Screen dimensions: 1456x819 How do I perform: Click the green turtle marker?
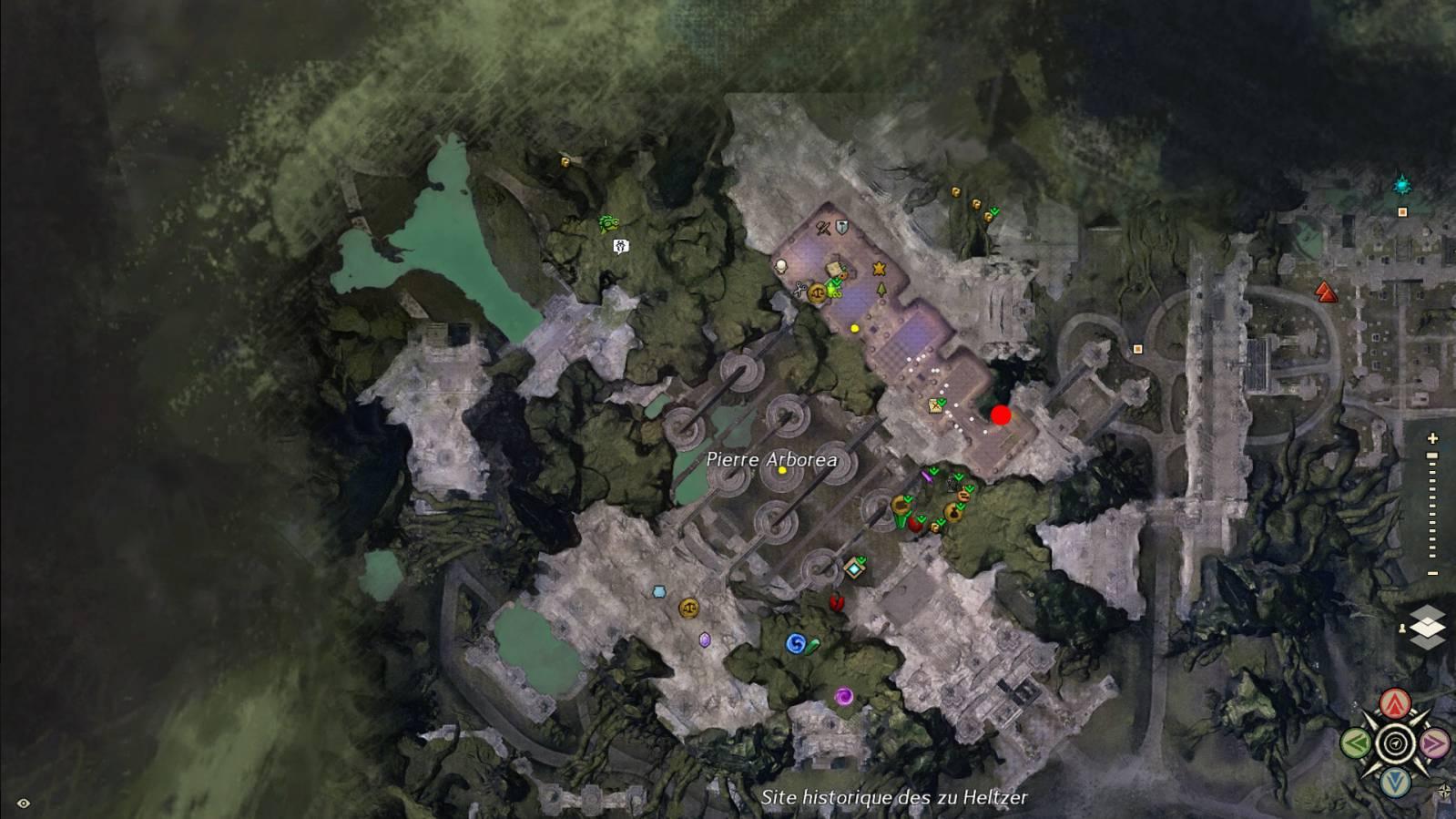click(608, 223)
